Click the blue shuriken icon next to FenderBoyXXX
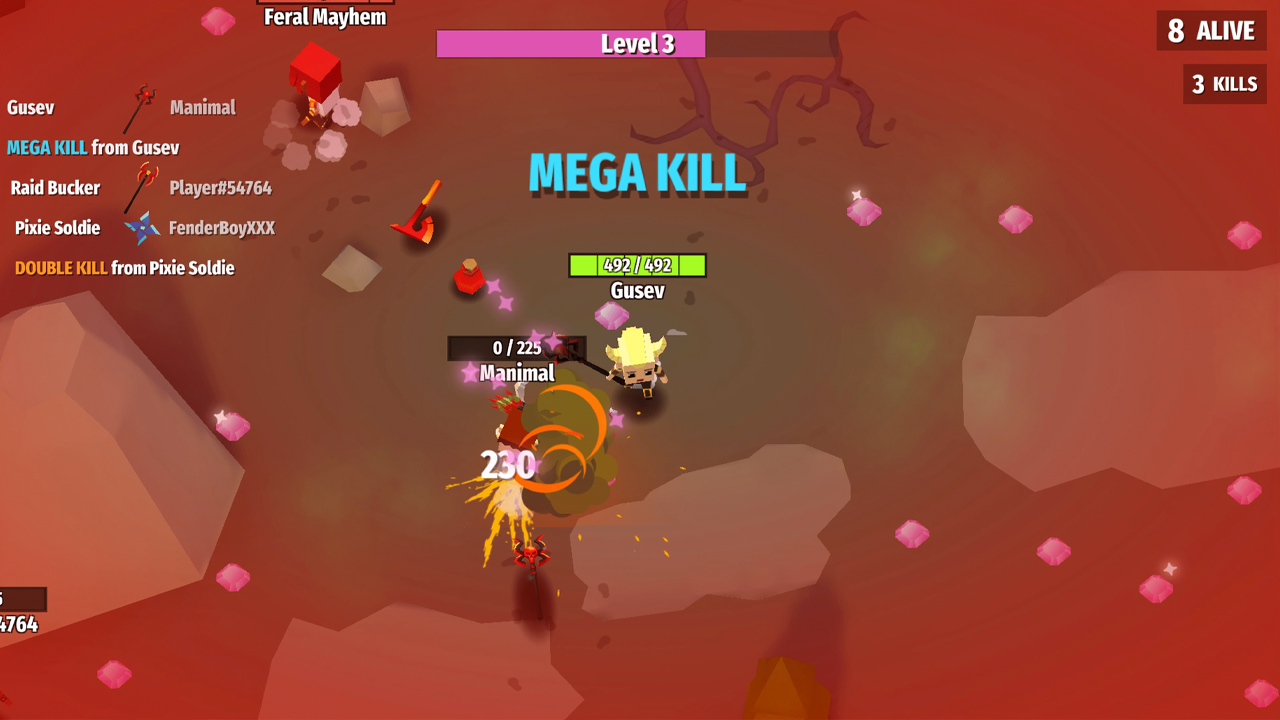 click(x=143, y=227)
